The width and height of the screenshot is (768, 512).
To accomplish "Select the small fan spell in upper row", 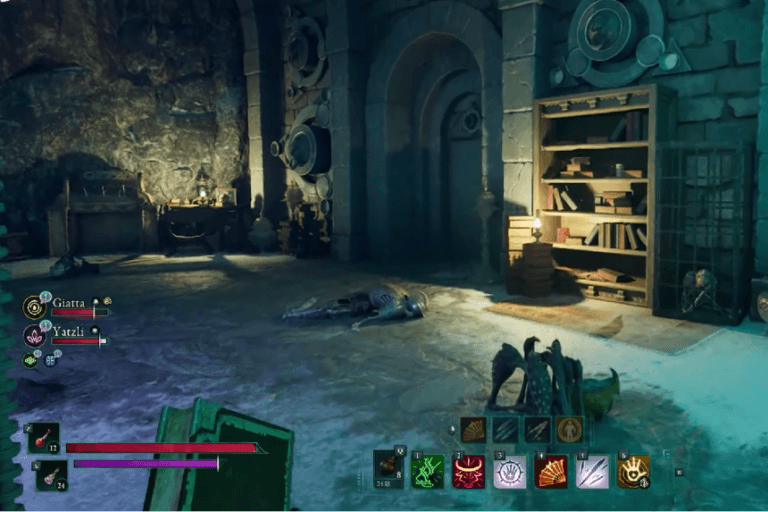I will click(473, 430).
